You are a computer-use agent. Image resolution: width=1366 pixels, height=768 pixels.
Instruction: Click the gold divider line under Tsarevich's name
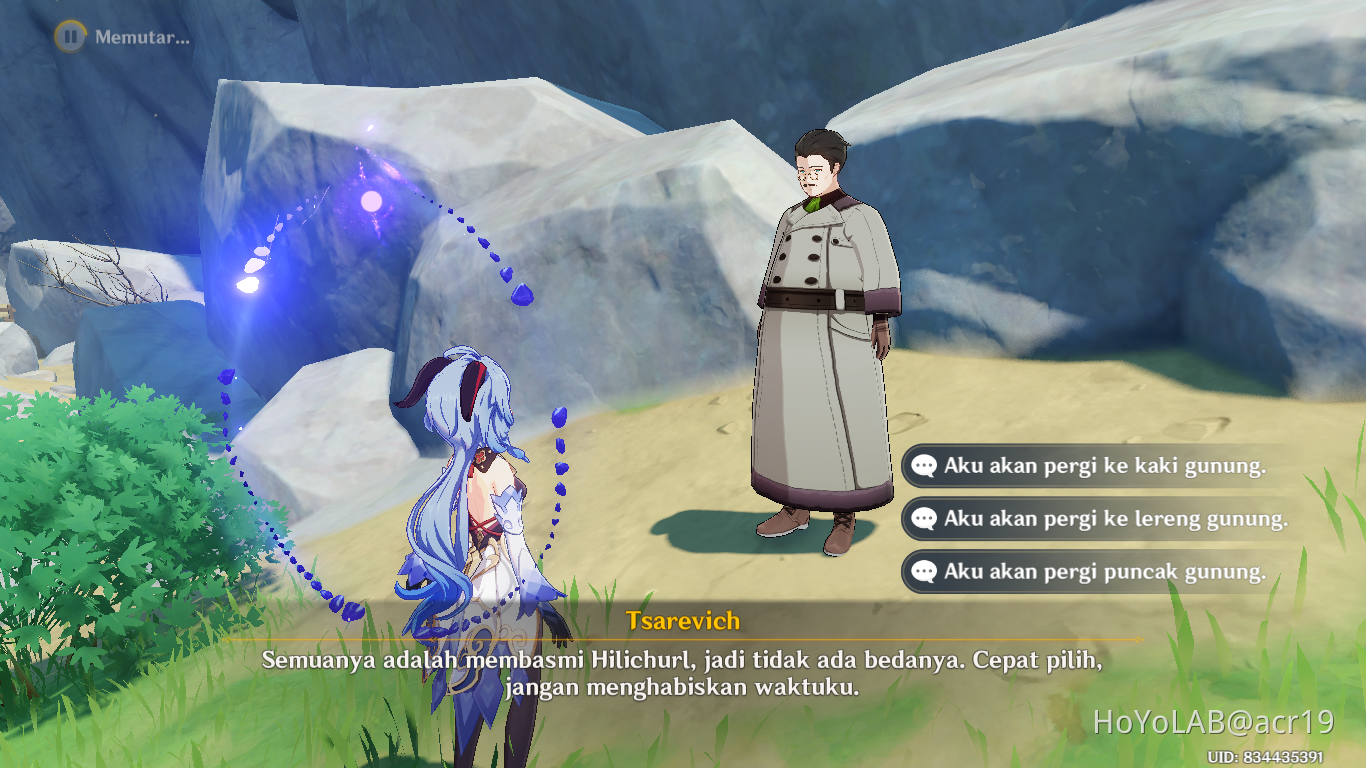click(x=683, y=639)
